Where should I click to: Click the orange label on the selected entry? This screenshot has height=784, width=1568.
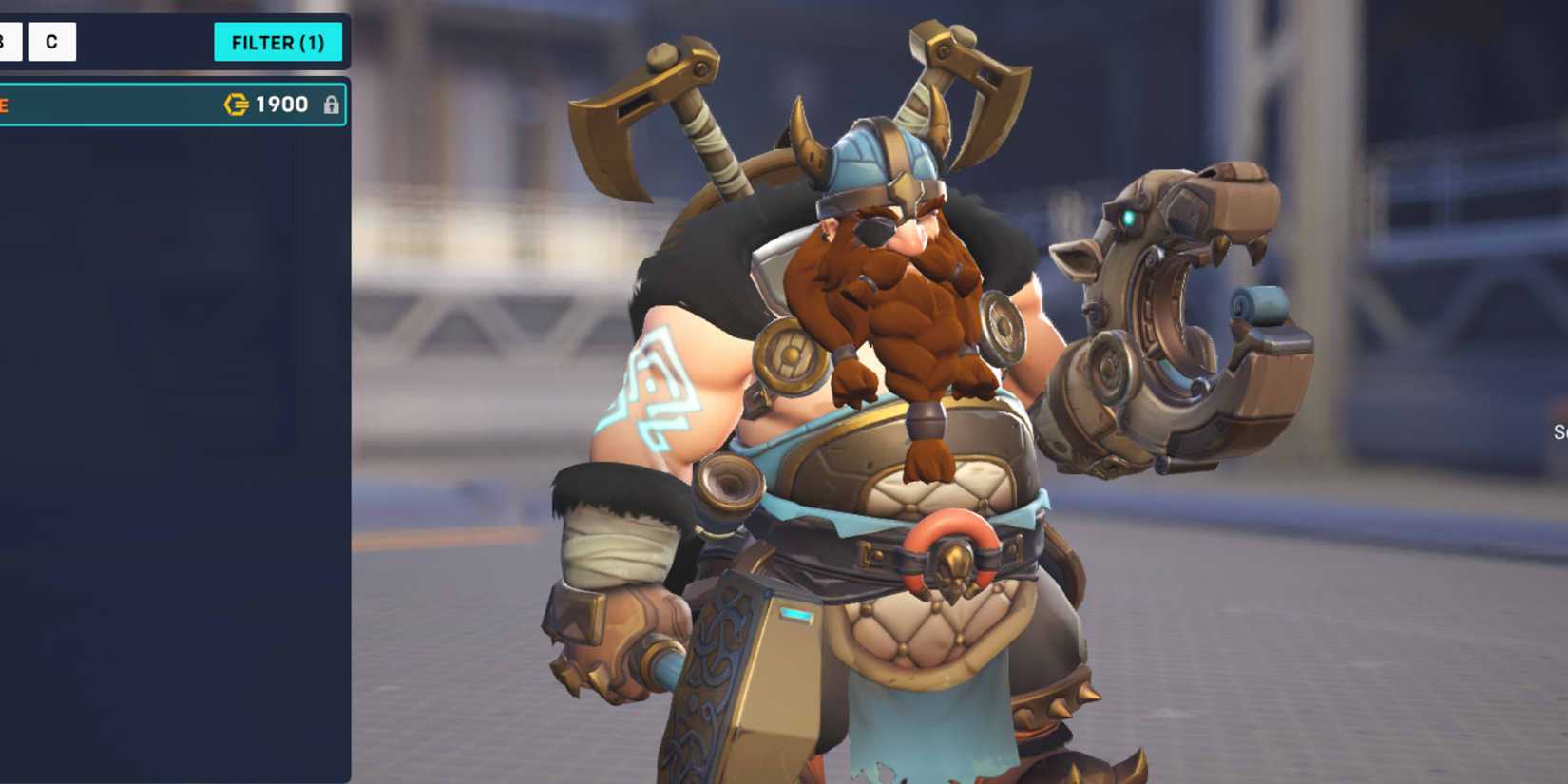point(4,105)
